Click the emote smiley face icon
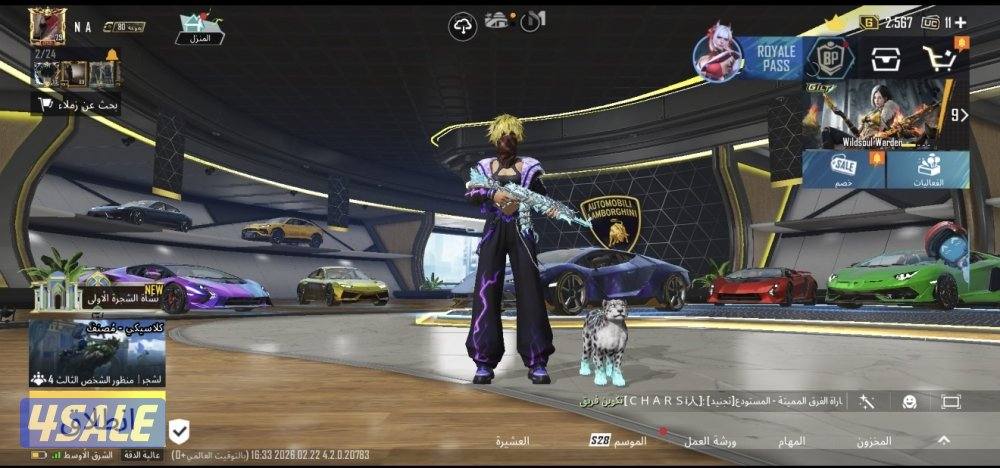The height and width of the screenshot is (468, 1000). (909, 401)
